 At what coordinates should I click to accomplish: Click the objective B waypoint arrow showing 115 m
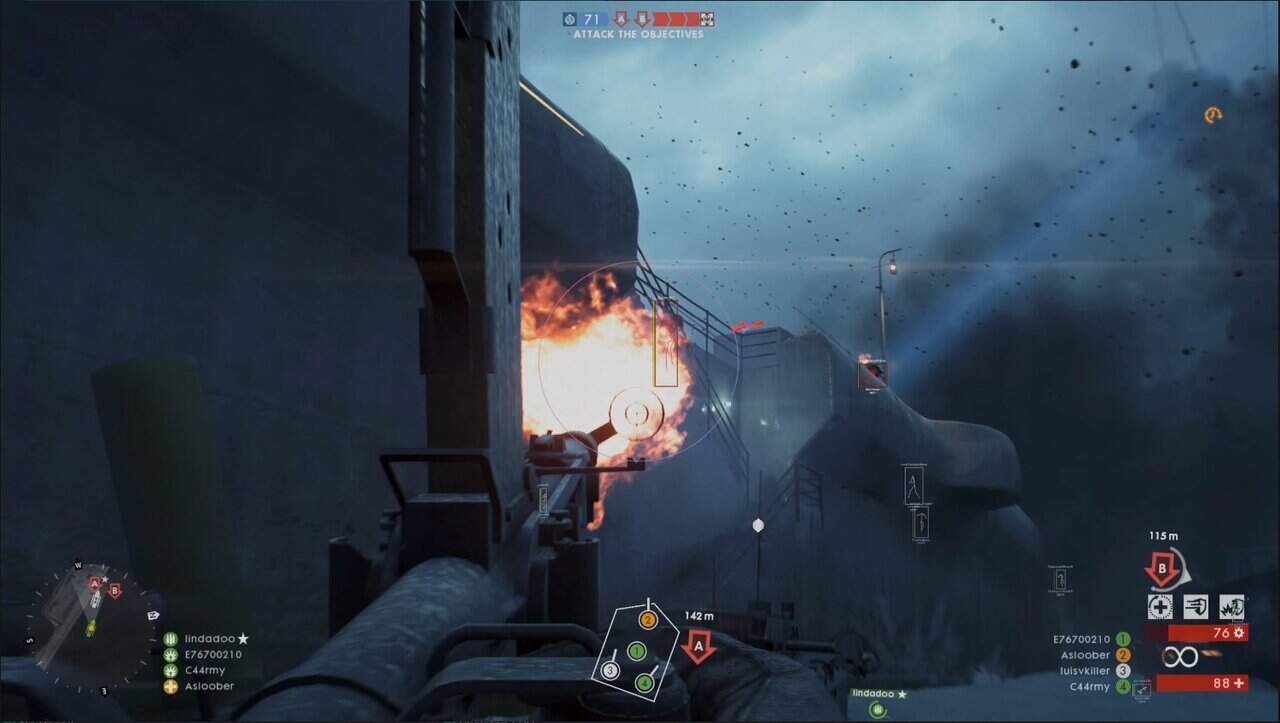(1162, 571)
